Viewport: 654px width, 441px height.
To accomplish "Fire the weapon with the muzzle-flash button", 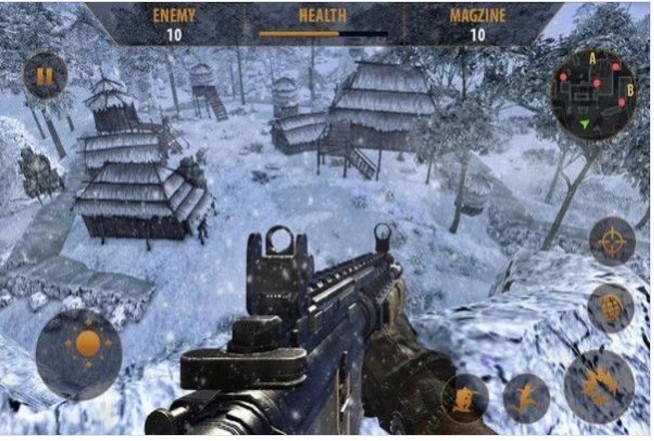I will pyautogui.click(x=599, y=385).
